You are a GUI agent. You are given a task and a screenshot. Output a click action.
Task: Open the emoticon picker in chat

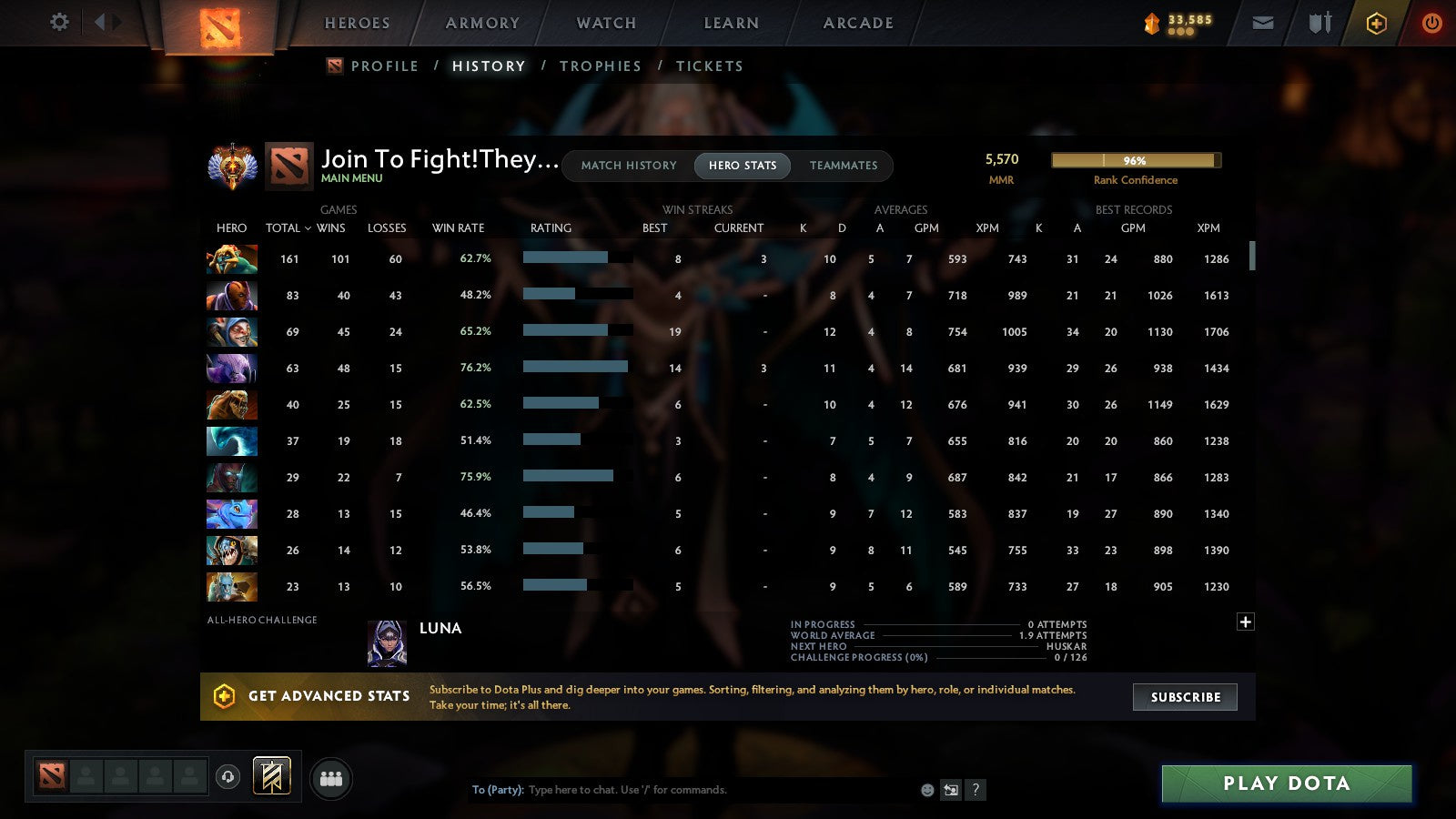926,790
